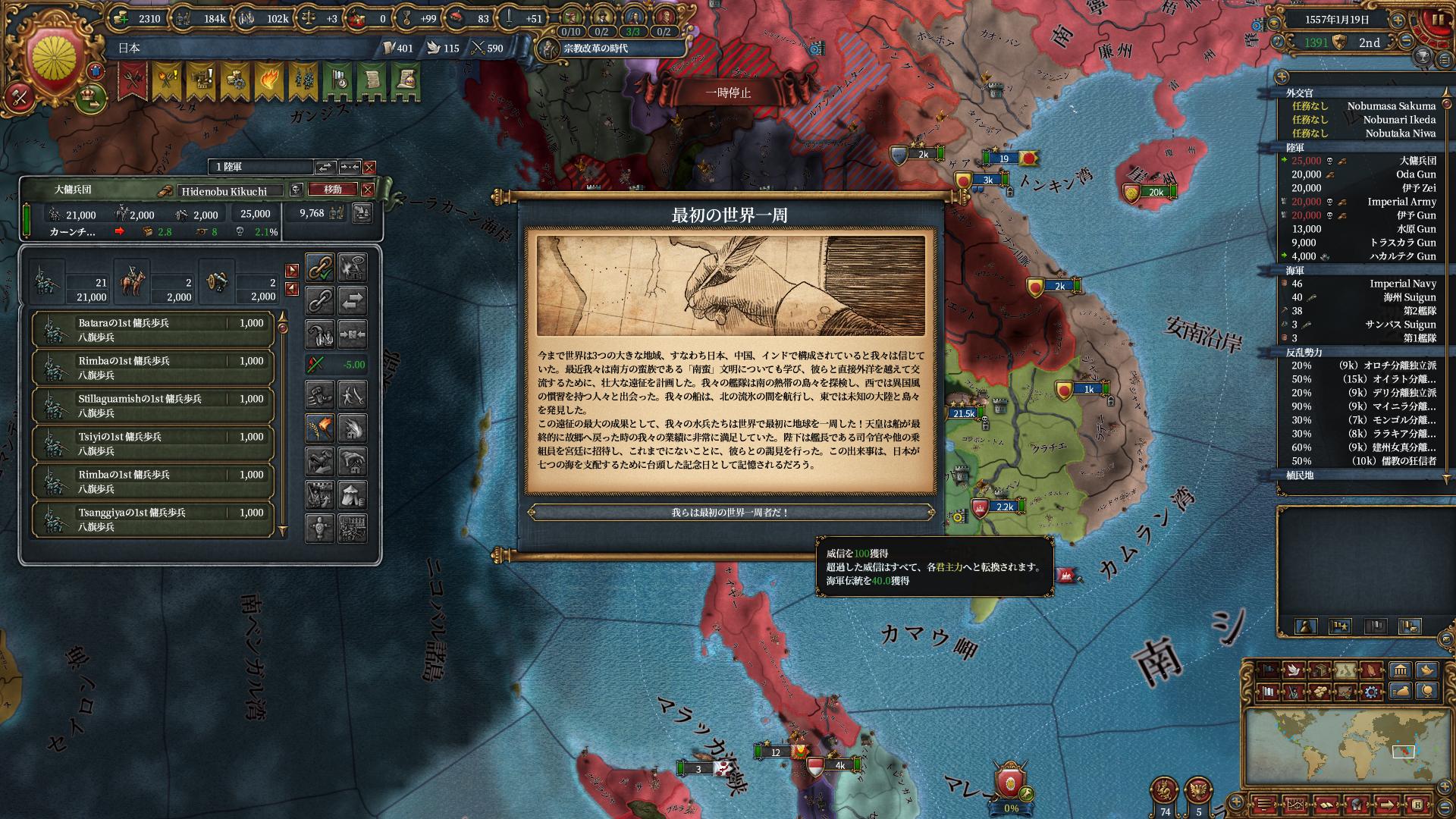Toggle the pause button by the date

coord(1436,20)
